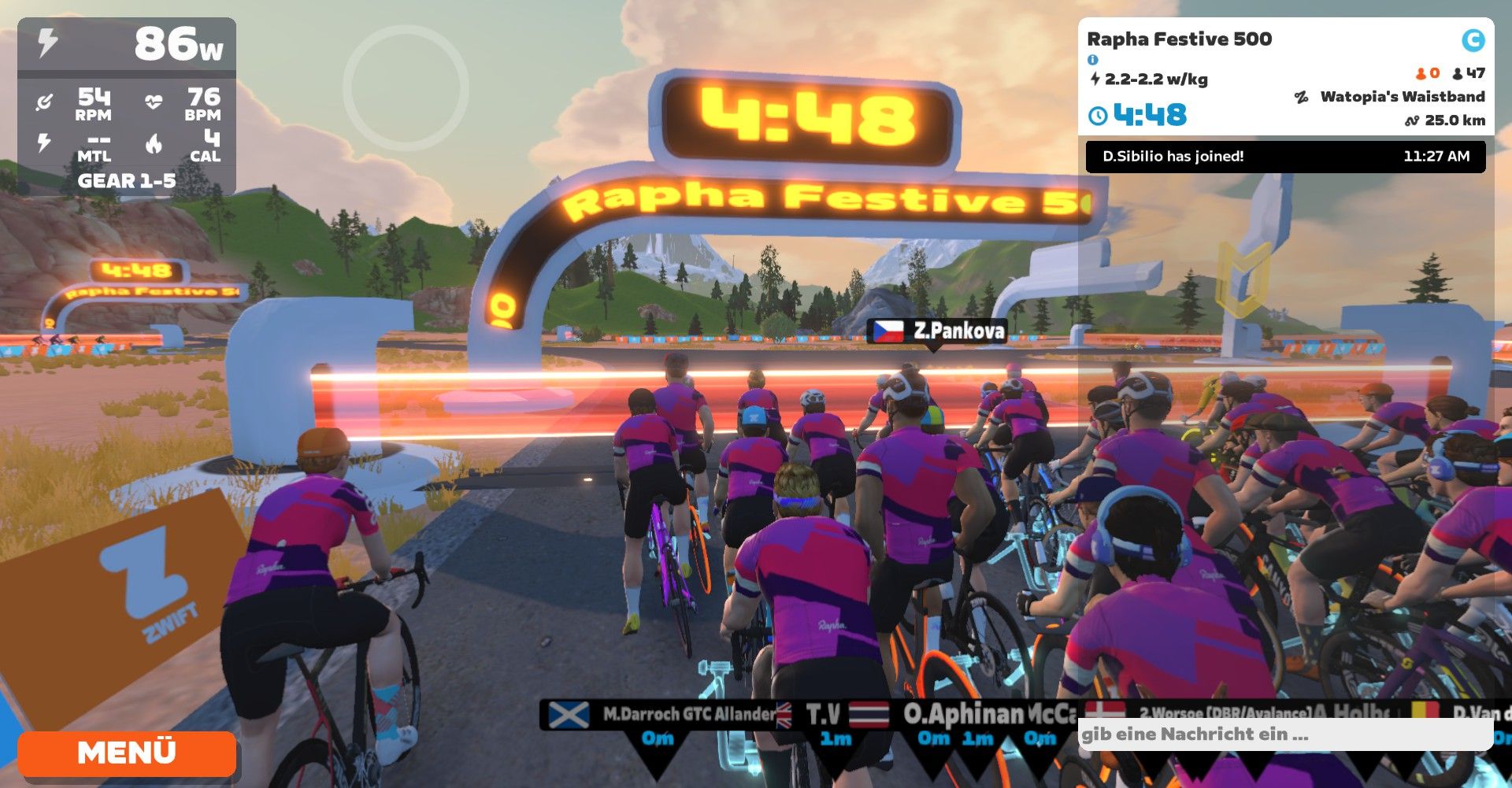Open the Rapha Festive 500 info icon
This screenshot has width=1512, height=788.
point(1092,60)
